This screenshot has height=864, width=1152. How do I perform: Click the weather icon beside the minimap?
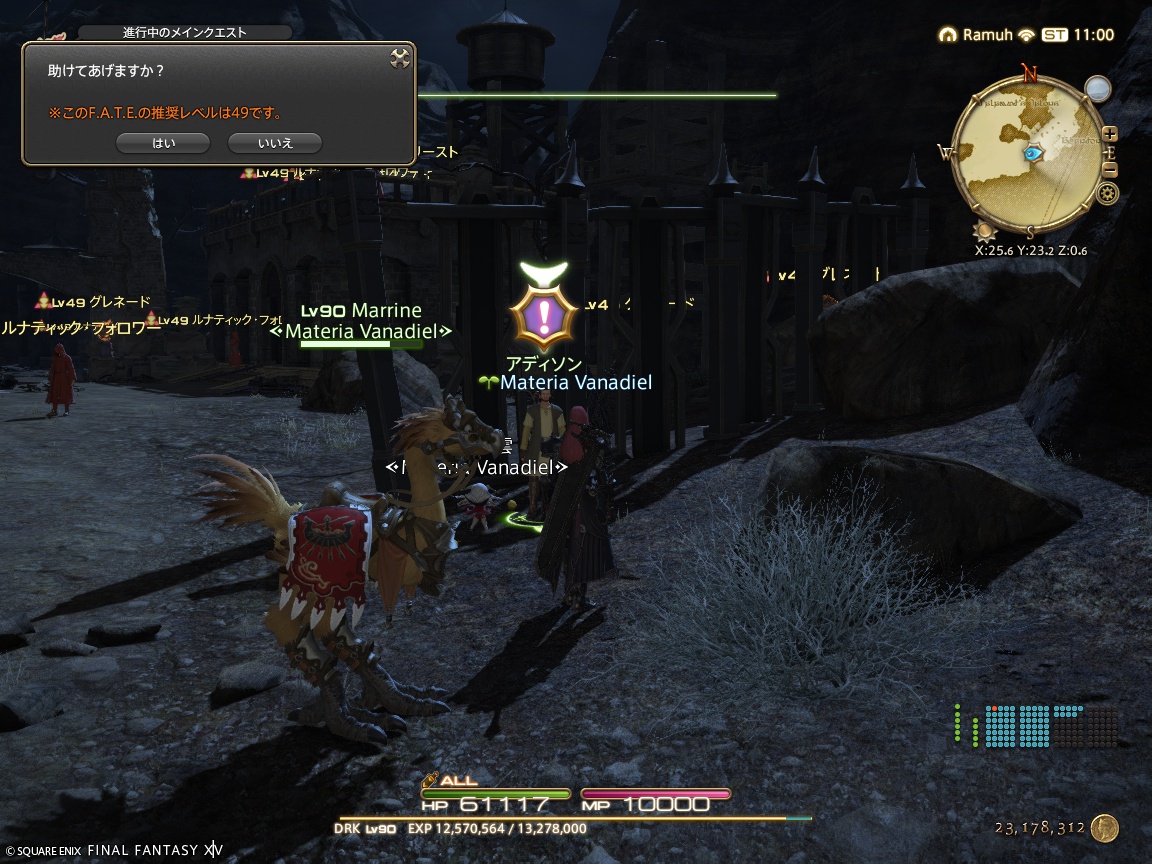(1098, 89)
